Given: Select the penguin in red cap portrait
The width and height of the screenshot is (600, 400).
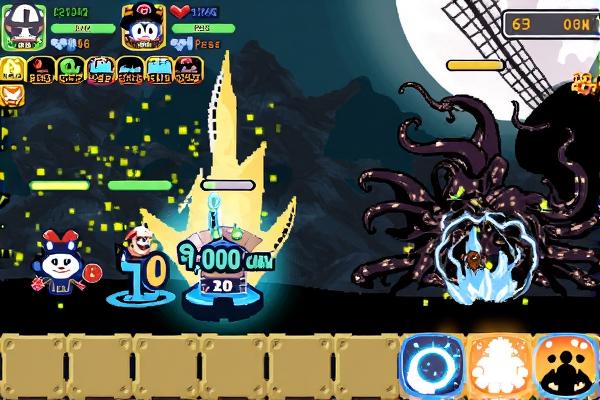Looking at the screenshot, I should click(x=143, y=27).
